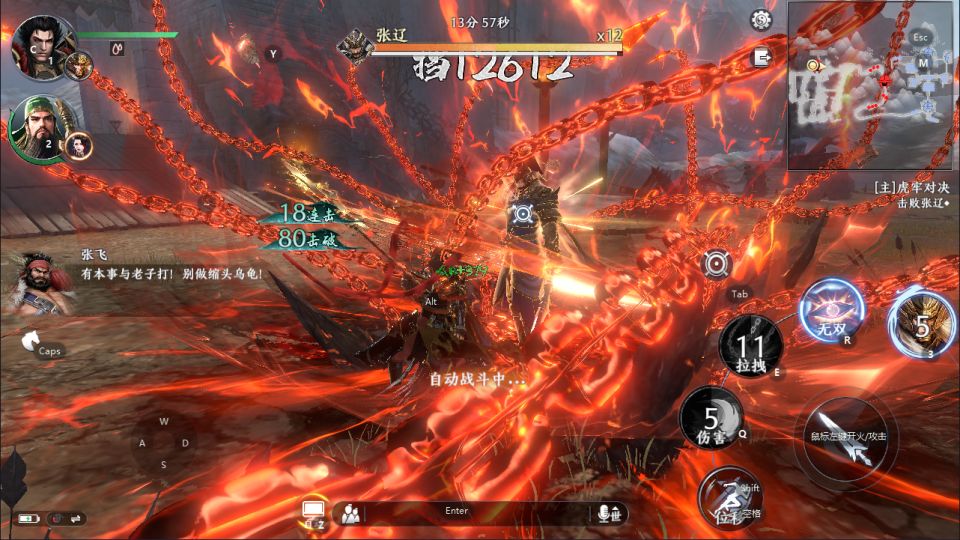Open the gear settings icon
The width and height of the screenshot is (960, 540).
762,19
